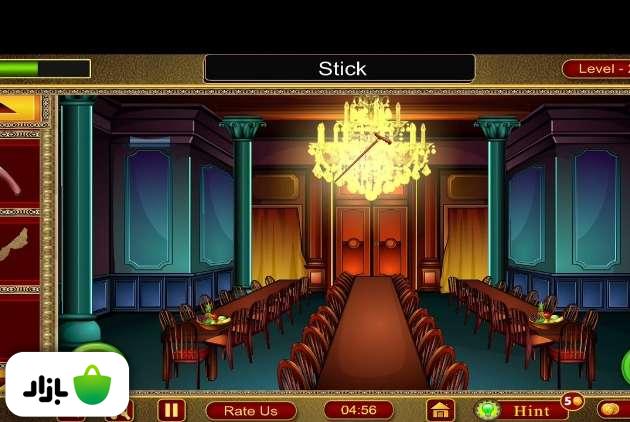Screen dimensions: 630x422
Task: Go to the home screen icon
Action: click(x=440, y=410)
